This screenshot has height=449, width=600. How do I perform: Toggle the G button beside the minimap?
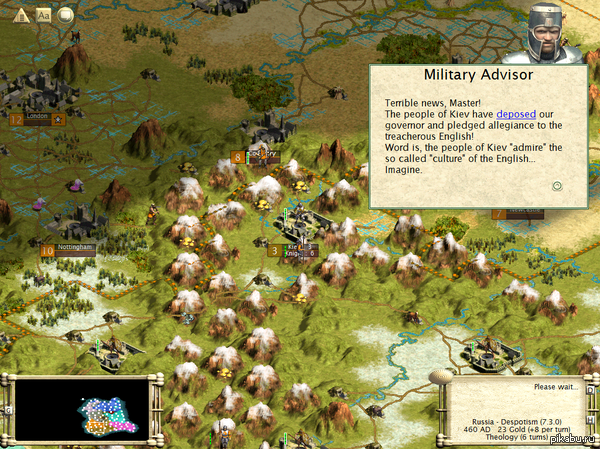point(8,410)
